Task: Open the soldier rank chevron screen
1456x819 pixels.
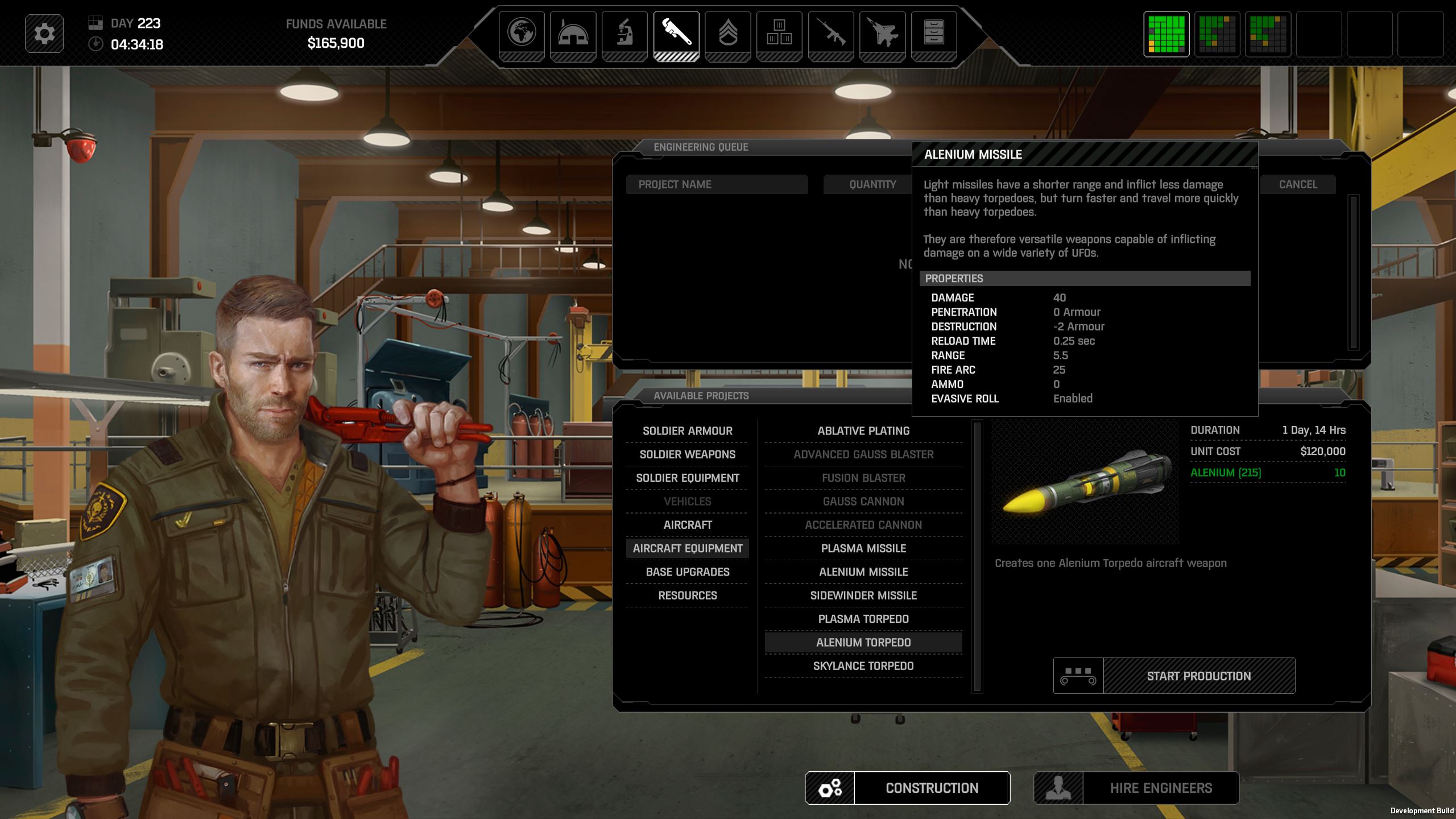Action: point(728,33)
